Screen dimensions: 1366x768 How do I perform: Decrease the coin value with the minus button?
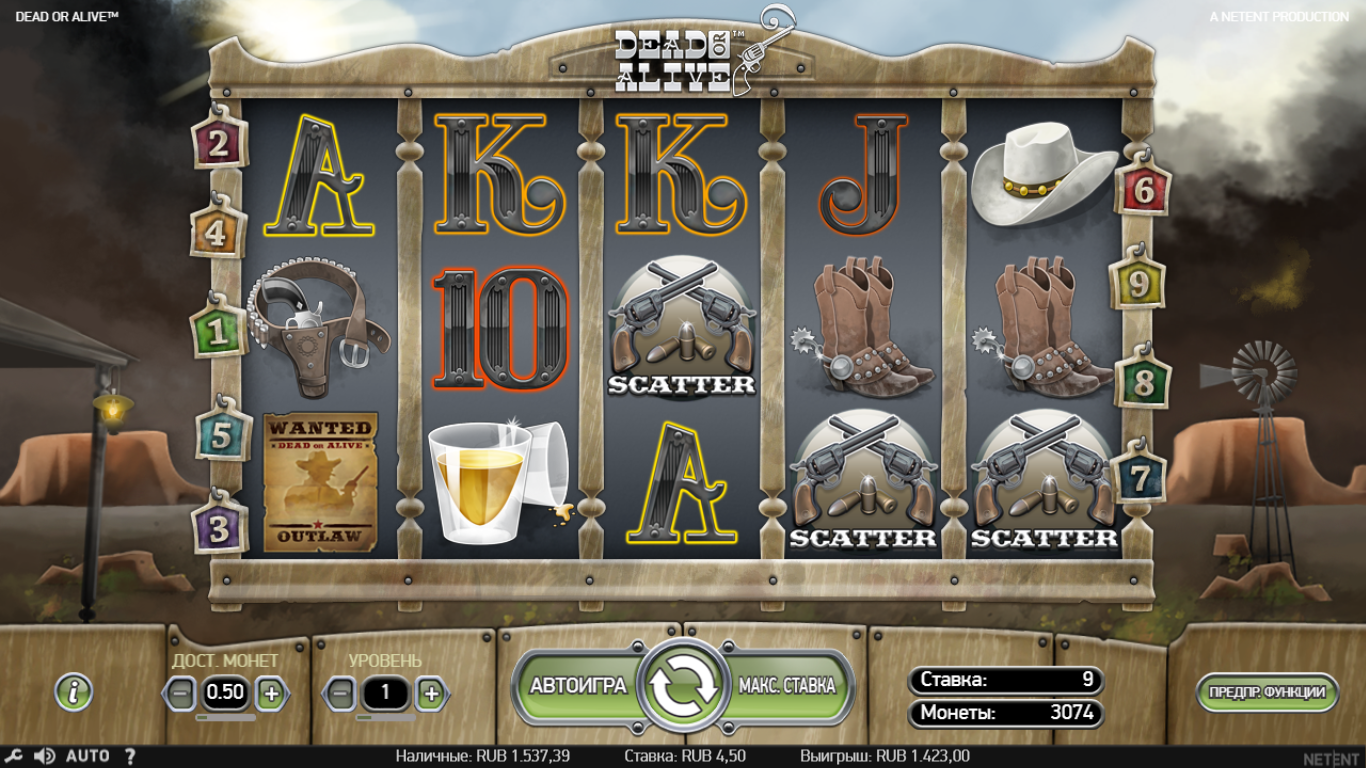tap(180, 692)
